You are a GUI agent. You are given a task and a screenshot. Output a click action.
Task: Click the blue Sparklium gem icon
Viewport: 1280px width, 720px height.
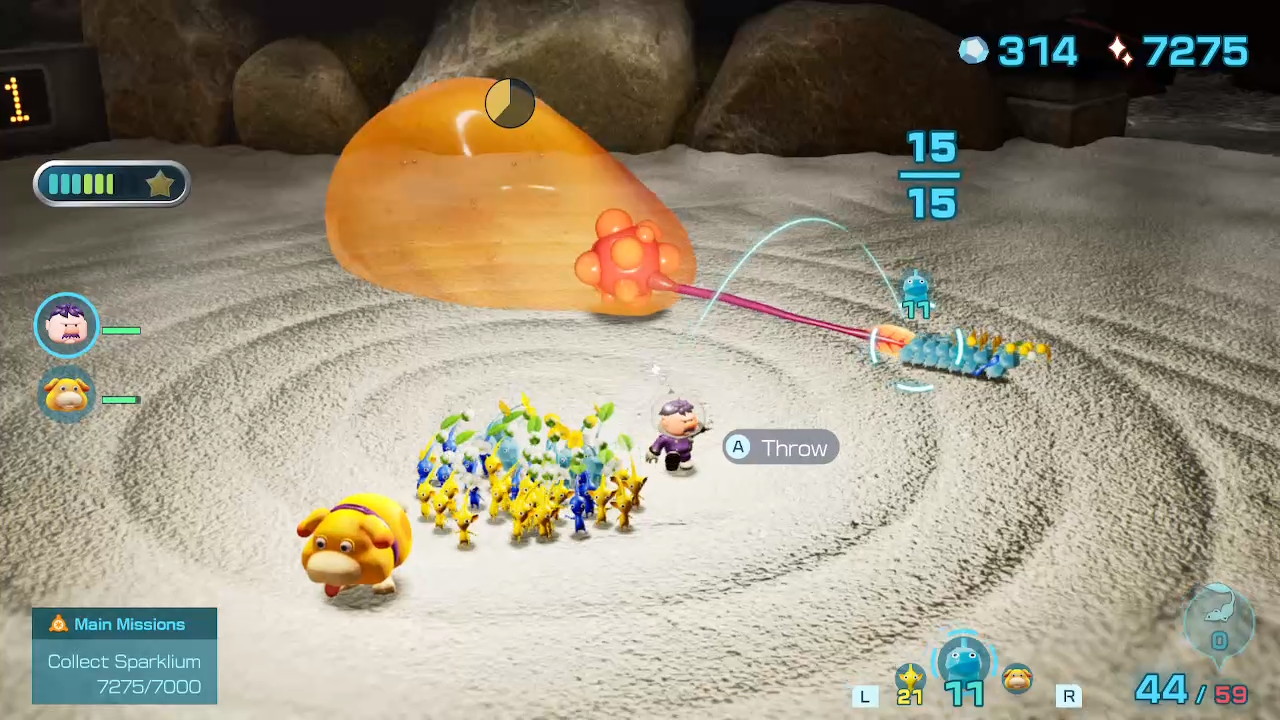coord(973,50)
